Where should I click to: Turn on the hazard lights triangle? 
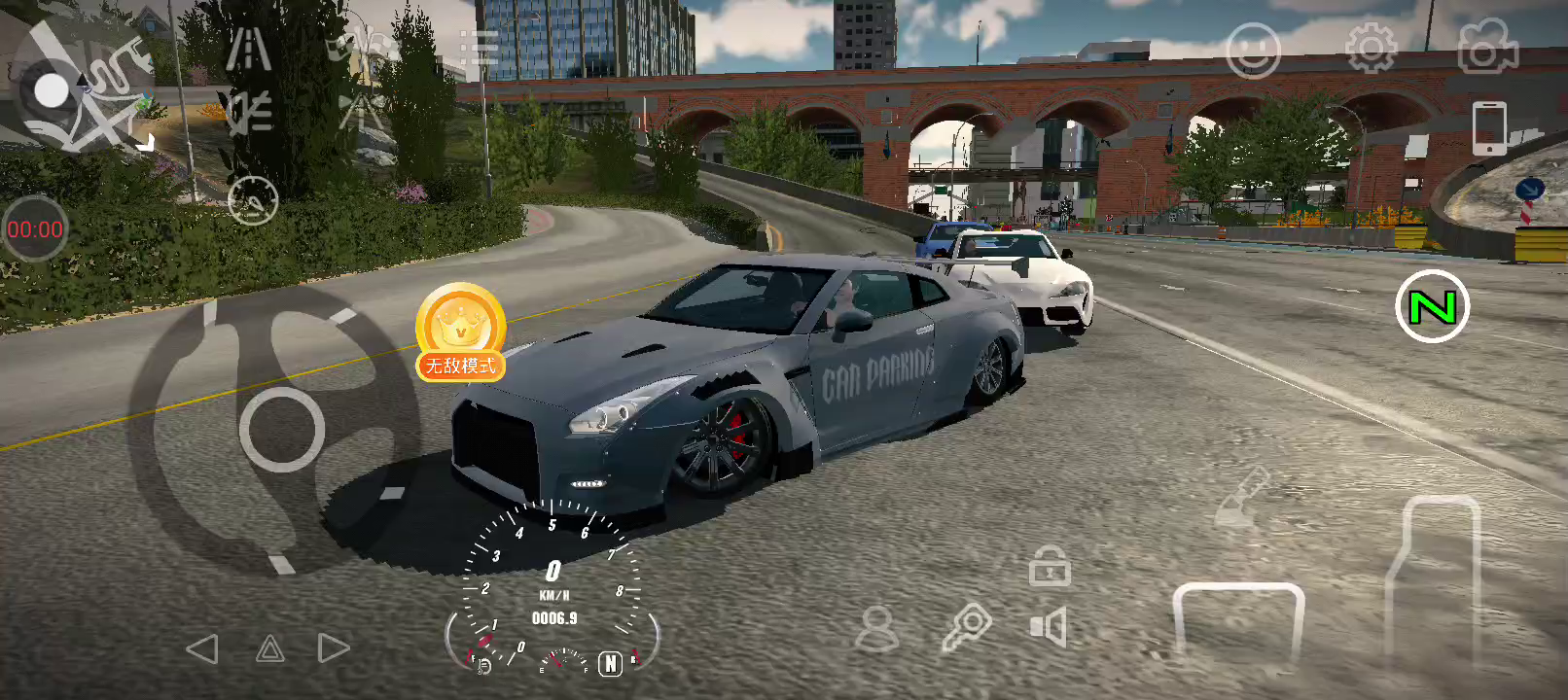click(x=269, y=648)
